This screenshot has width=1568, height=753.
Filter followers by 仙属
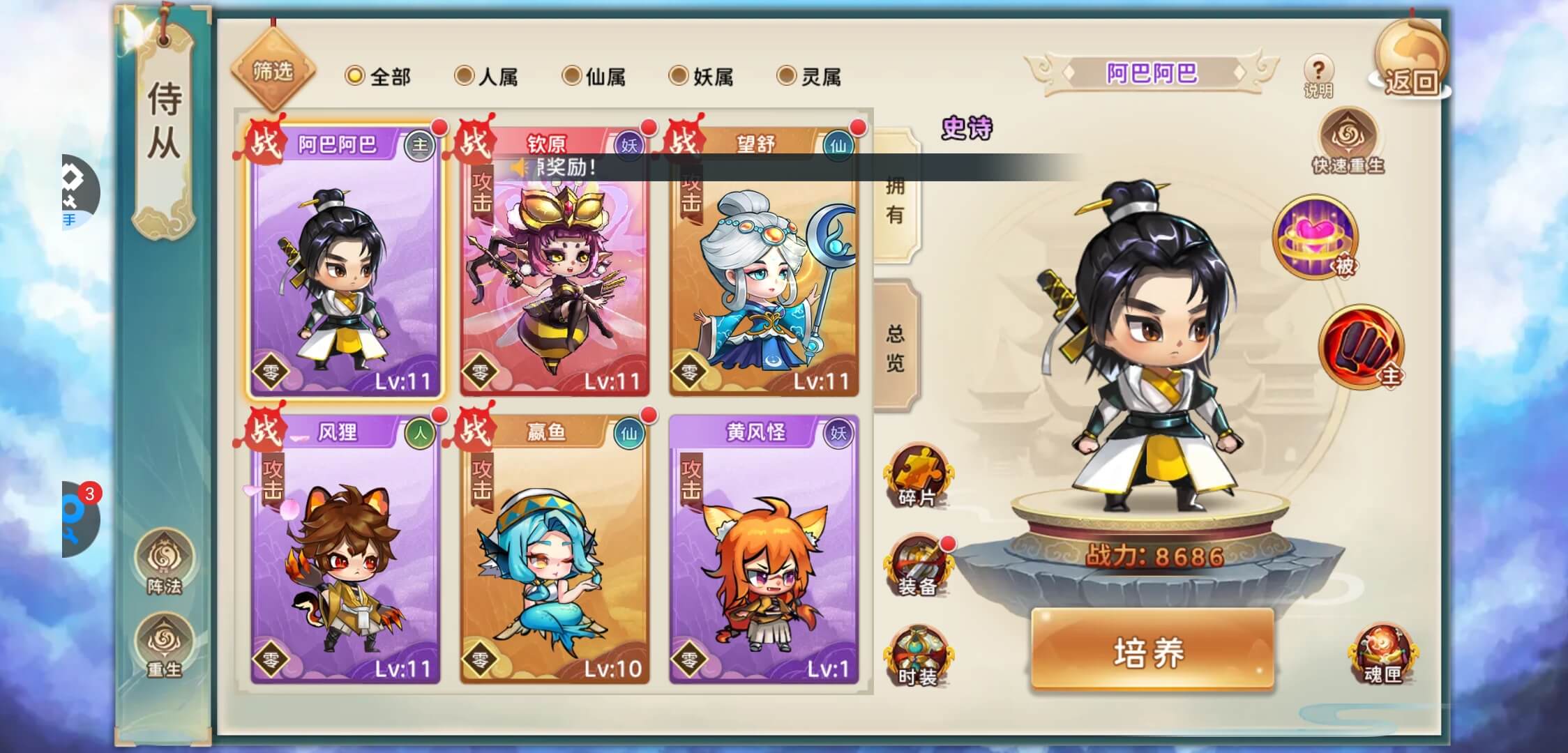click(594, 76)
